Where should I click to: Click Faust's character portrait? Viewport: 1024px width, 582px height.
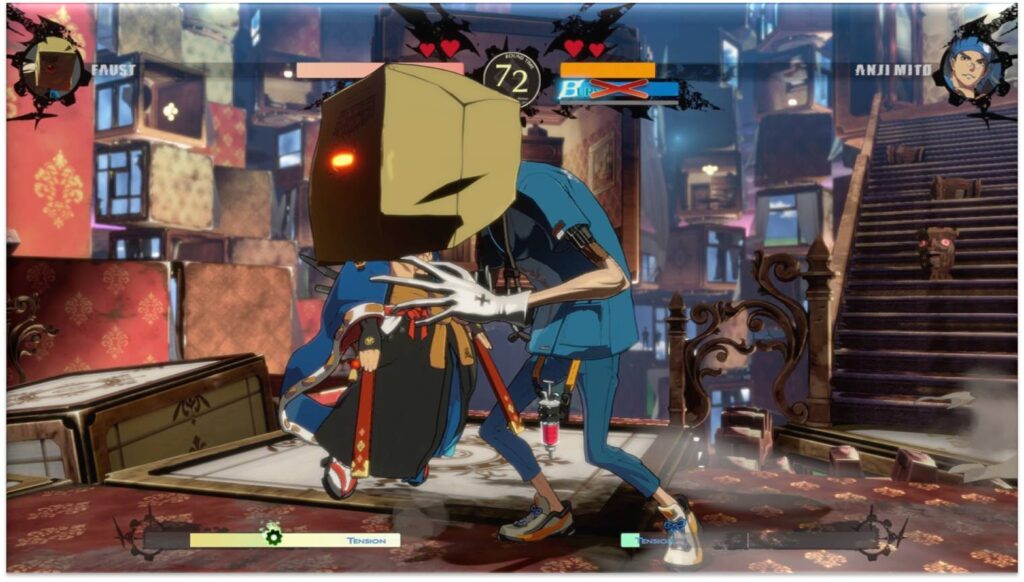pos(51,69)
